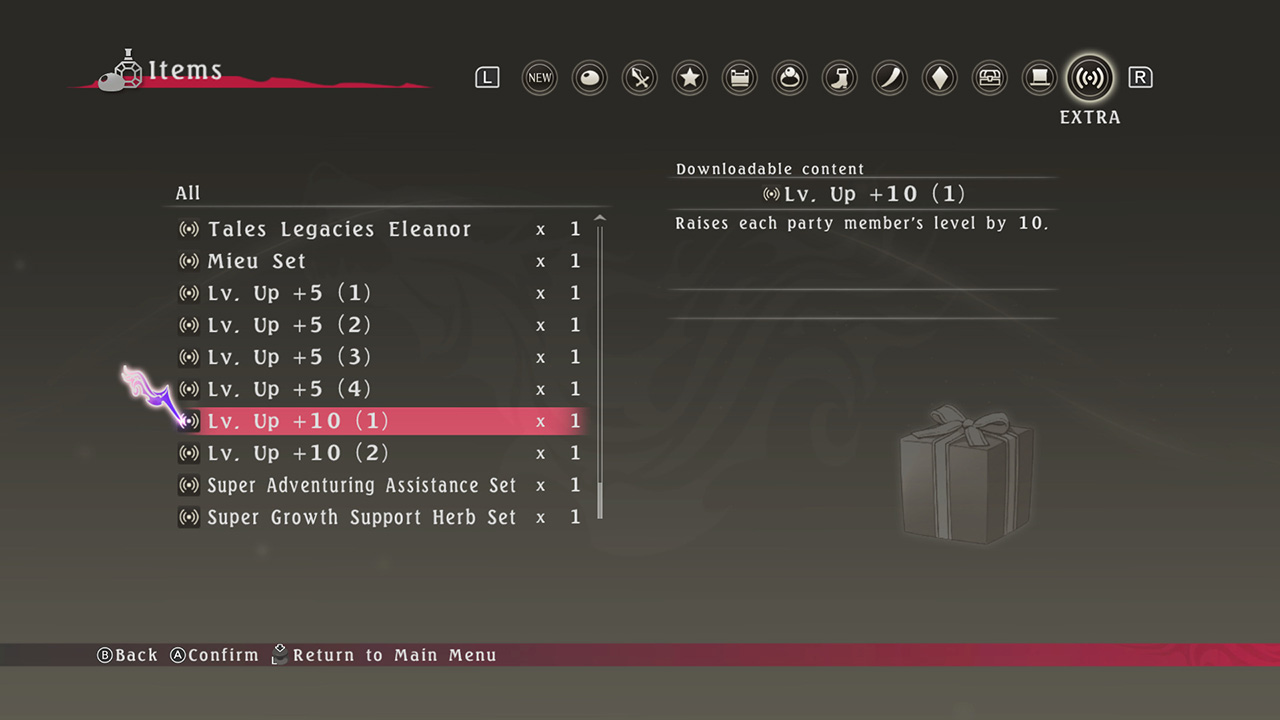Open the diamond-shaped gem category icon
The height and width of the screenshot is (720, 1280).
(x=939, y=78)
